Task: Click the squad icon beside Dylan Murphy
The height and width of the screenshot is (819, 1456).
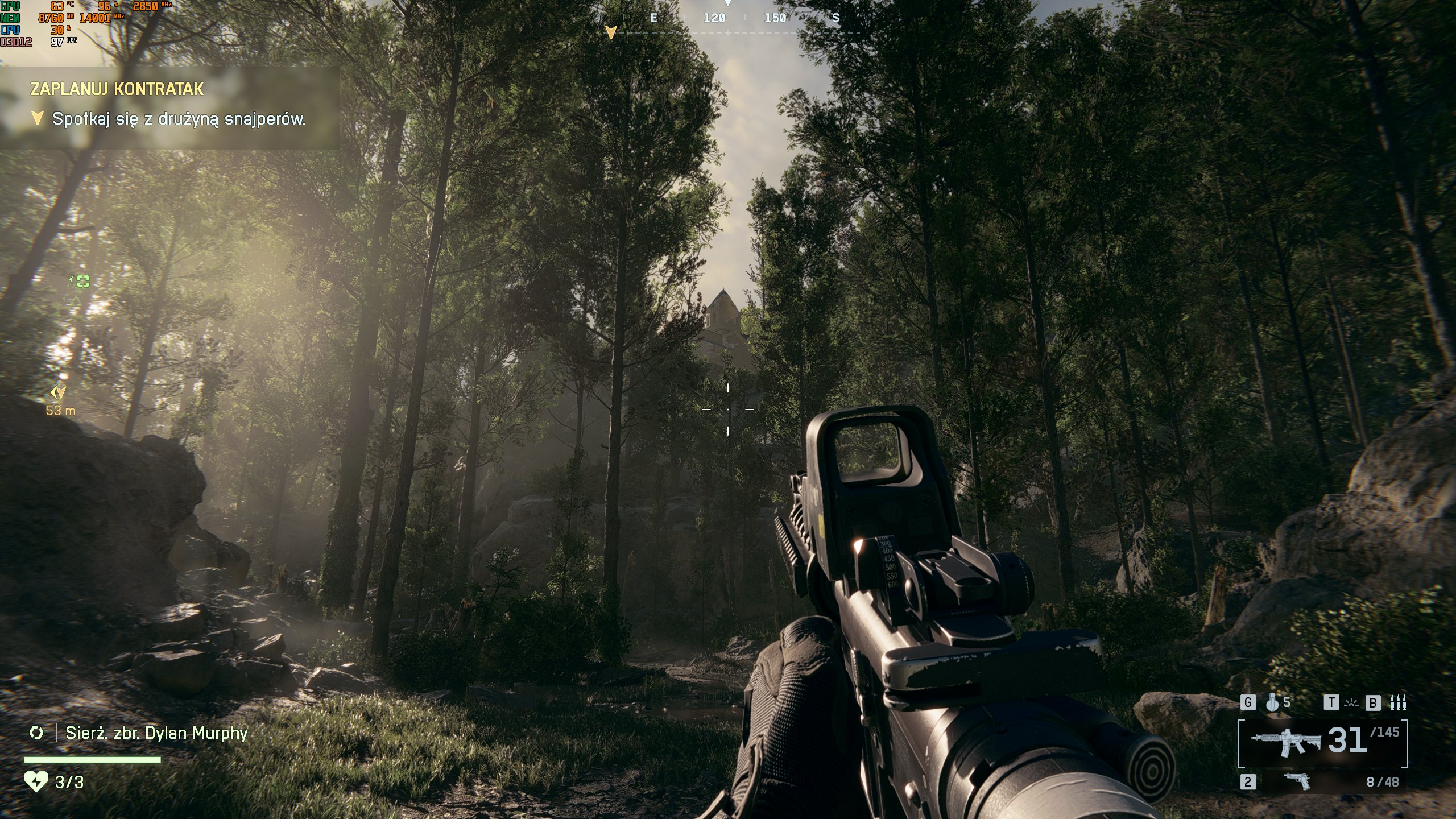Action: [x=36, y=733]
